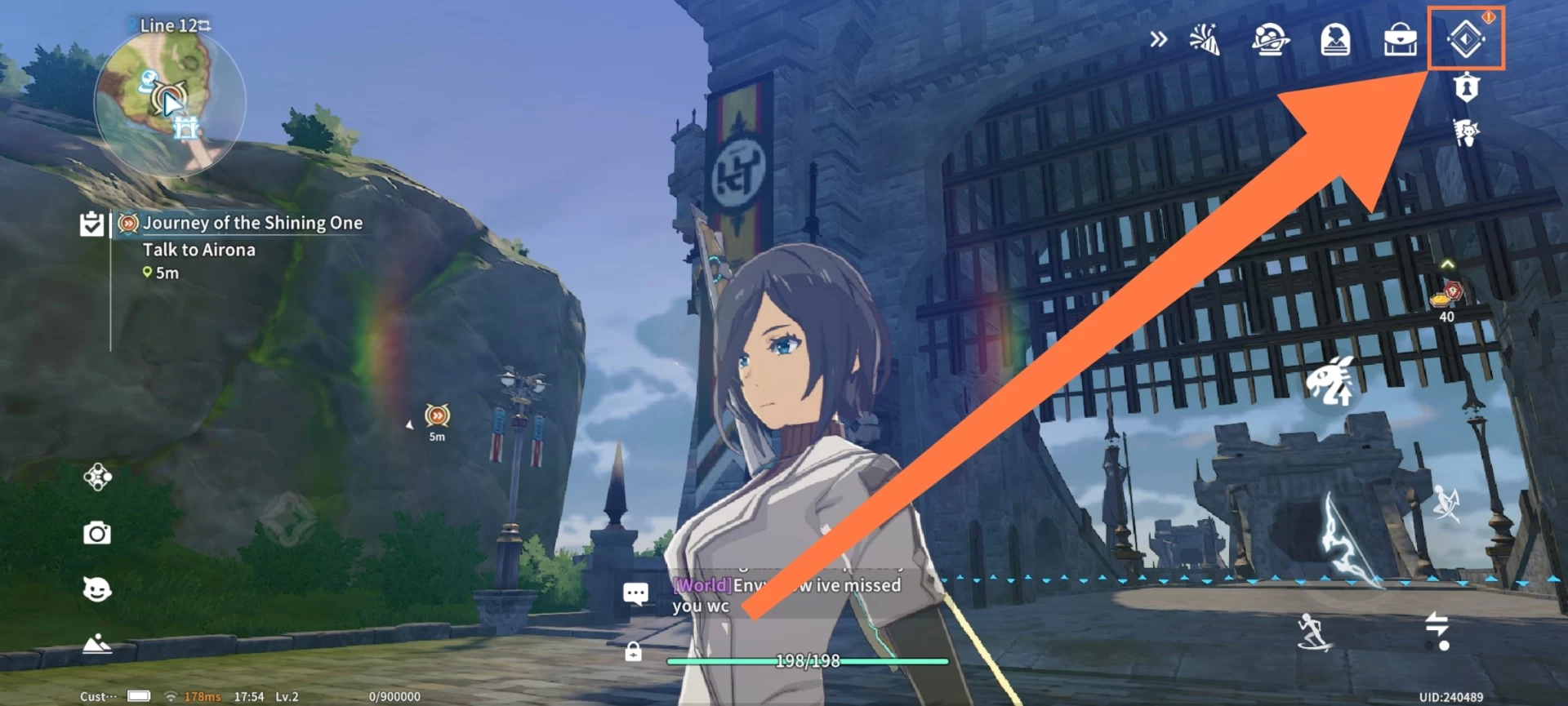Open the planet globe icon

[x=1270, y=39]
